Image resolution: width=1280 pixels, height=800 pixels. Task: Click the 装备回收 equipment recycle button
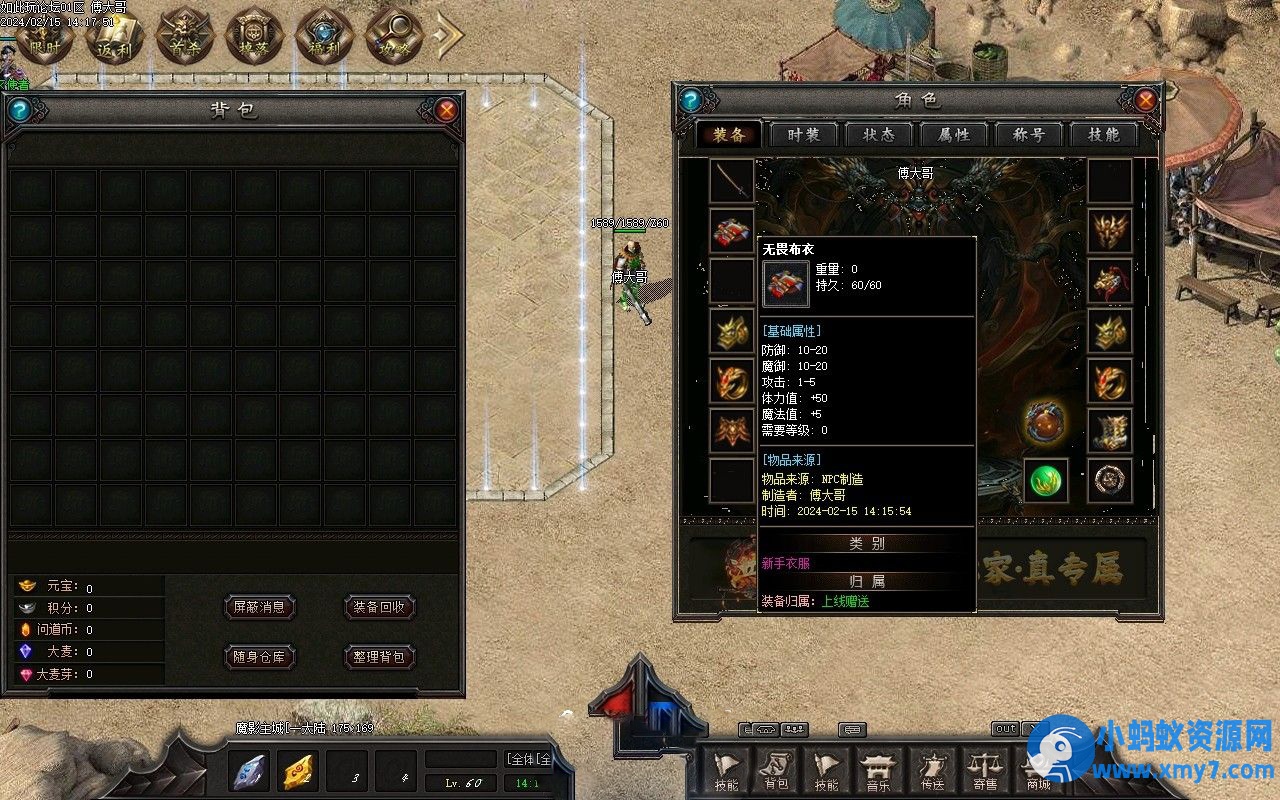[x=379, y=607]
